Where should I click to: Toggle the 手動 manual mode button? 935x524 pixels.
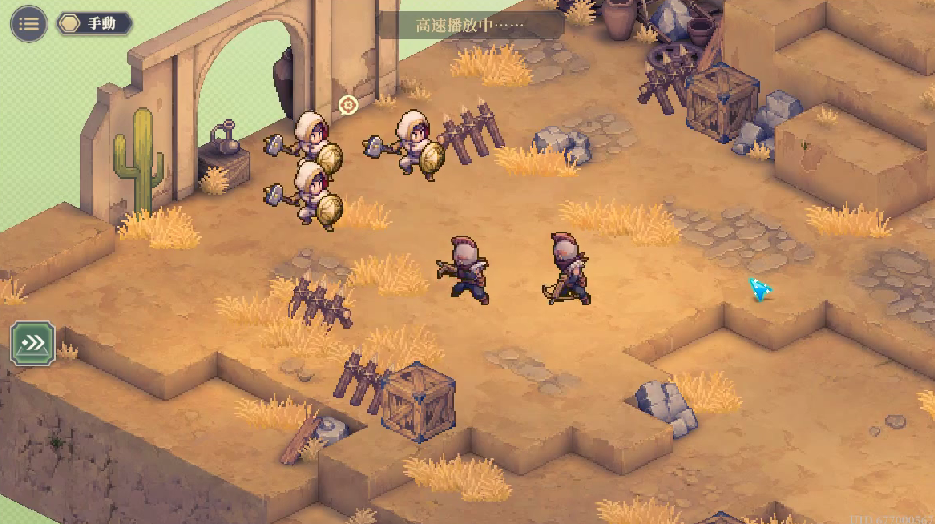[94, 24]
